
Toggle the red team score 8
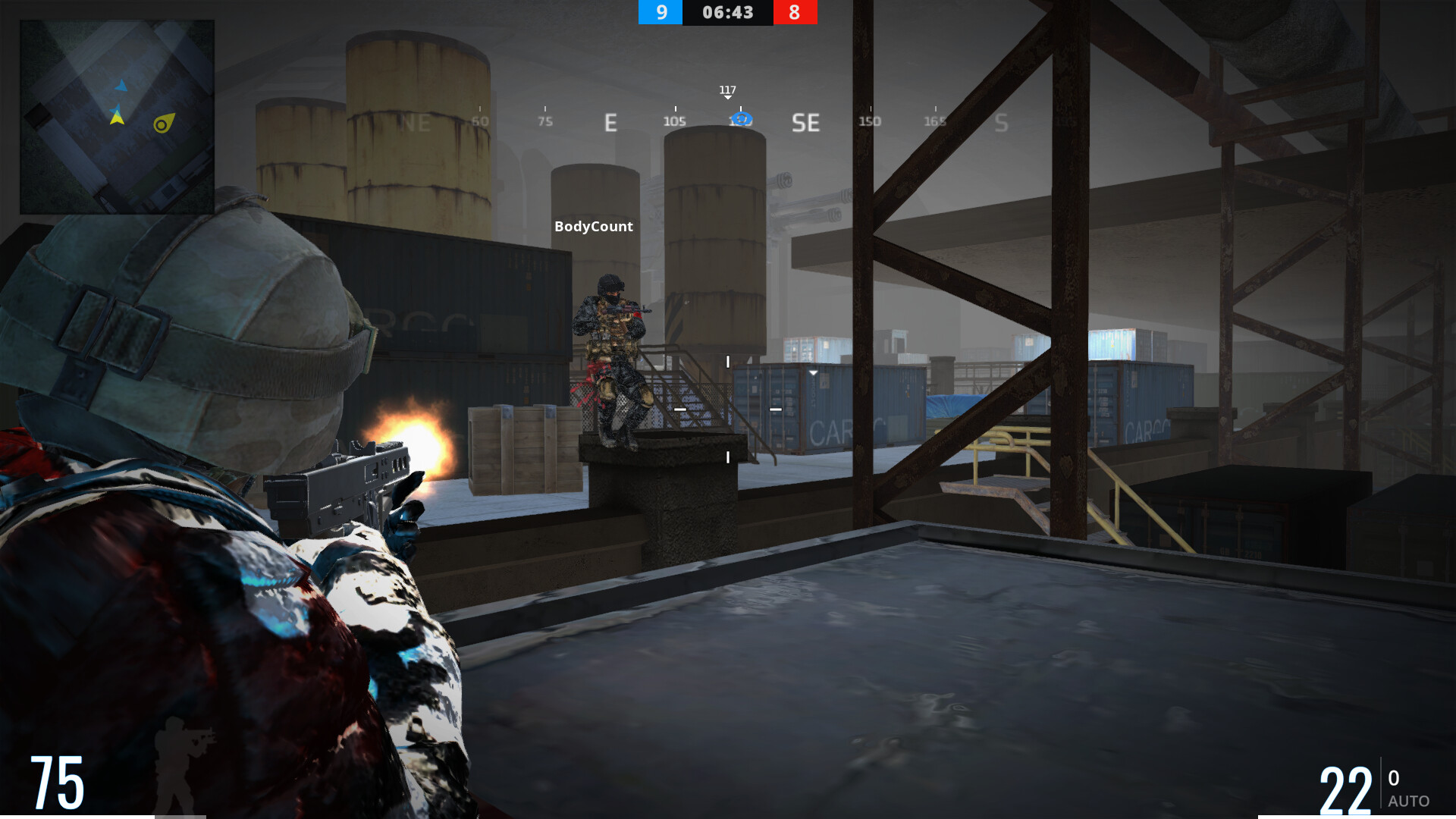[x=795, y=12]
